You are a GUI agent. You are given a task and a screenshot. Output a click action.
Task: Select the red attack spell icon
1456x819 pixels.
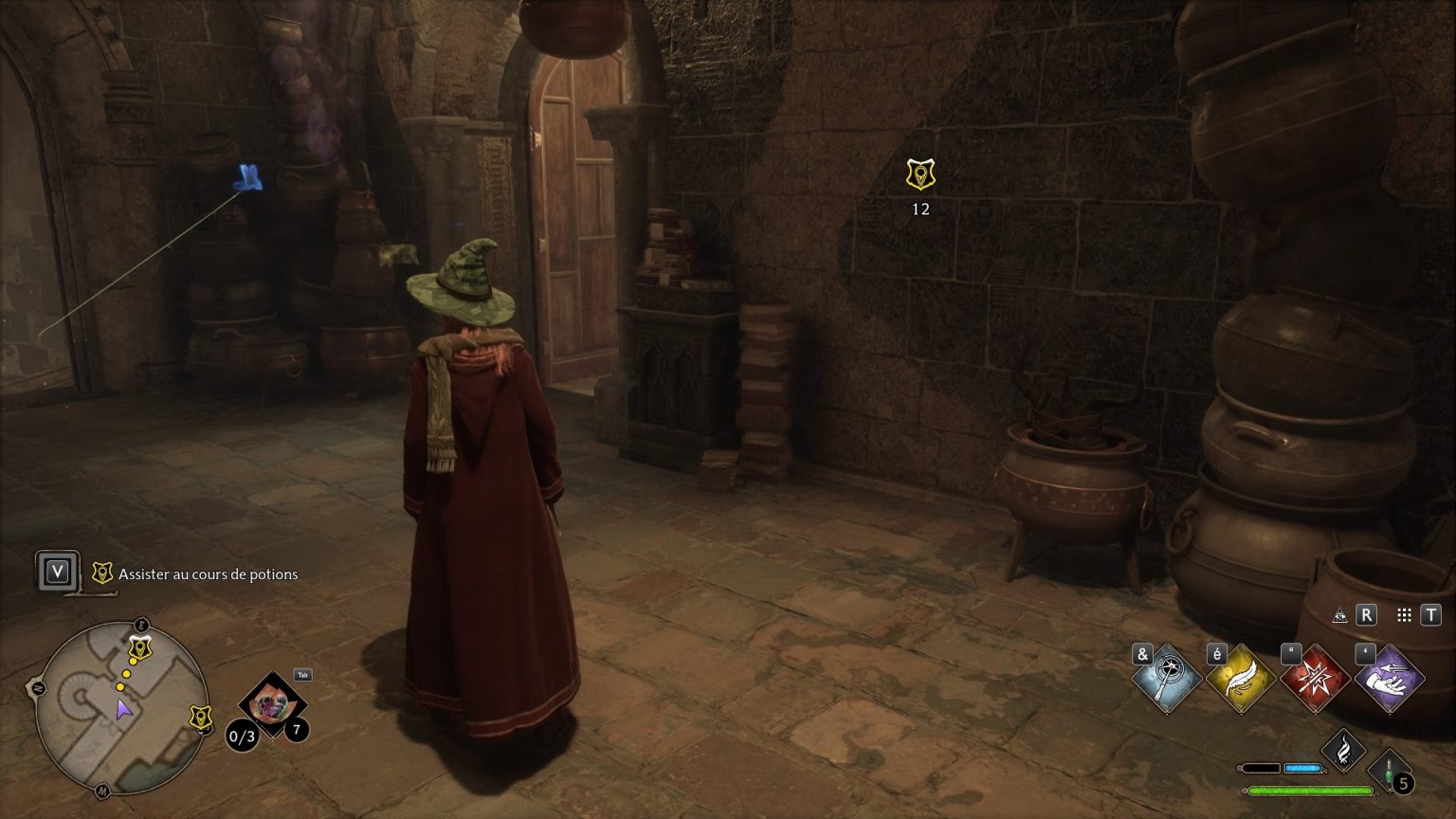[x=1313, y=679]
